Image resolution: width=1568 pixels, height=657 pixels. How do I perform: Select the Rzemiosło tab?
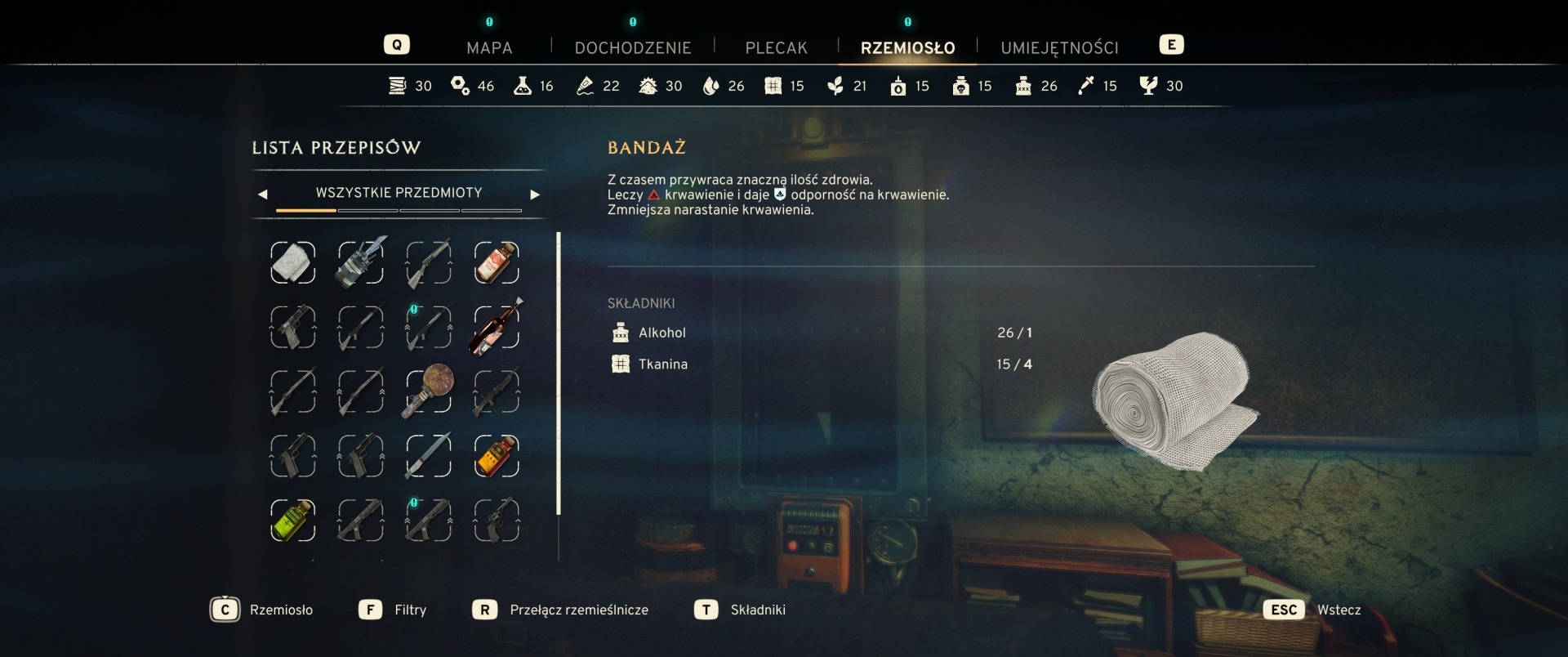point(907,47)
